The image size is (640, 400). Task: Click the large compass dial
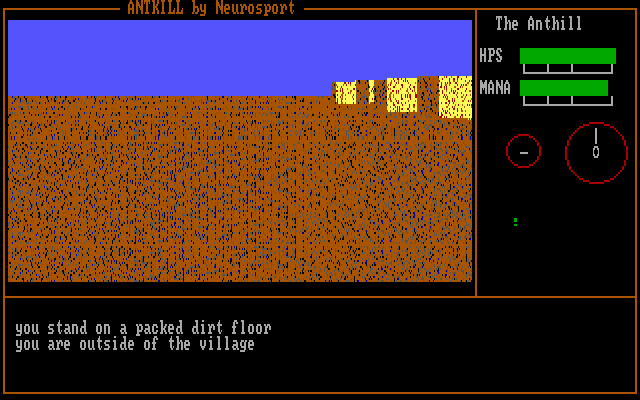596,152
